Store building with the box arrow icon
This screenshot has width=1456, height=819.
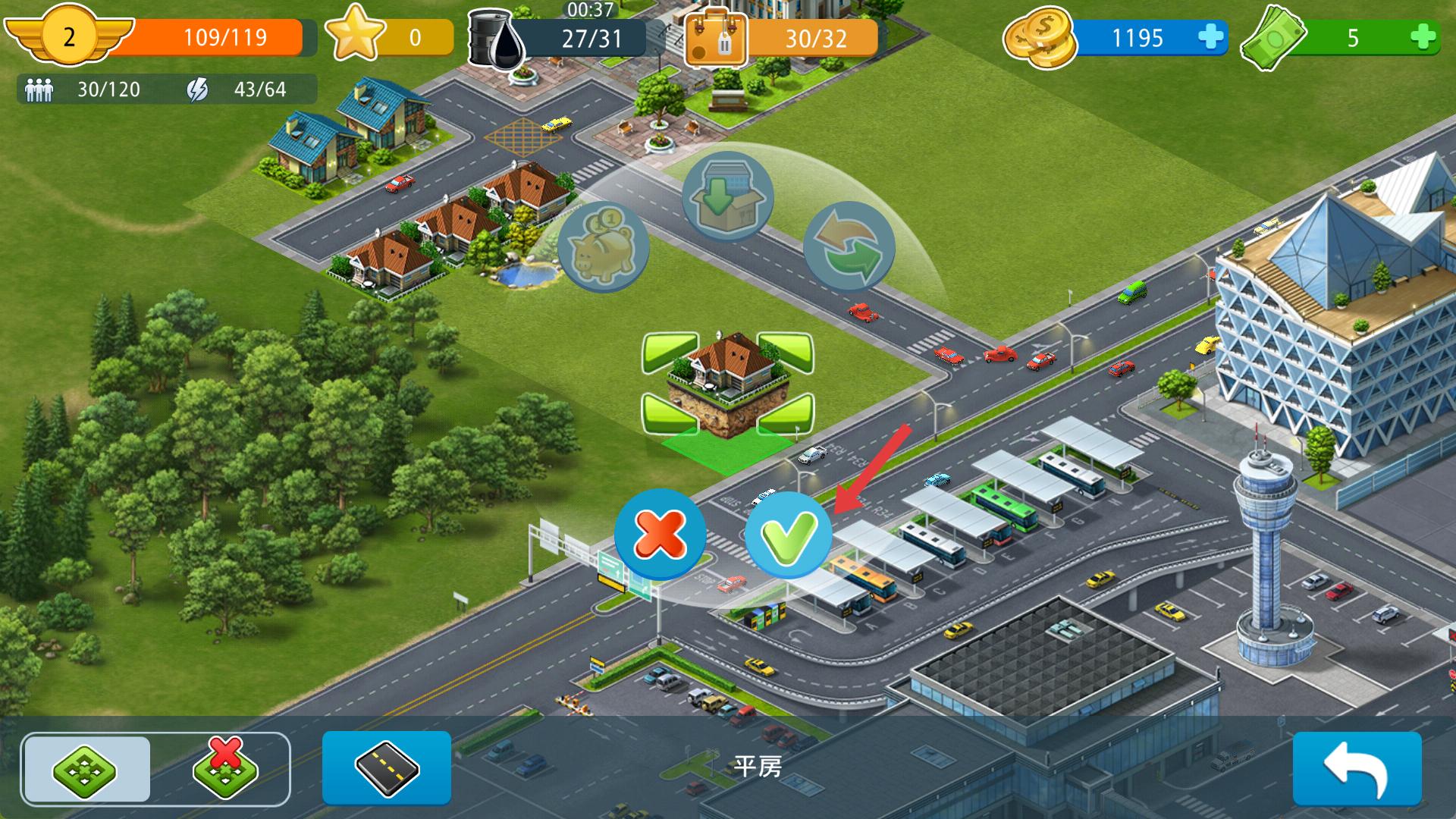(726, 196)
